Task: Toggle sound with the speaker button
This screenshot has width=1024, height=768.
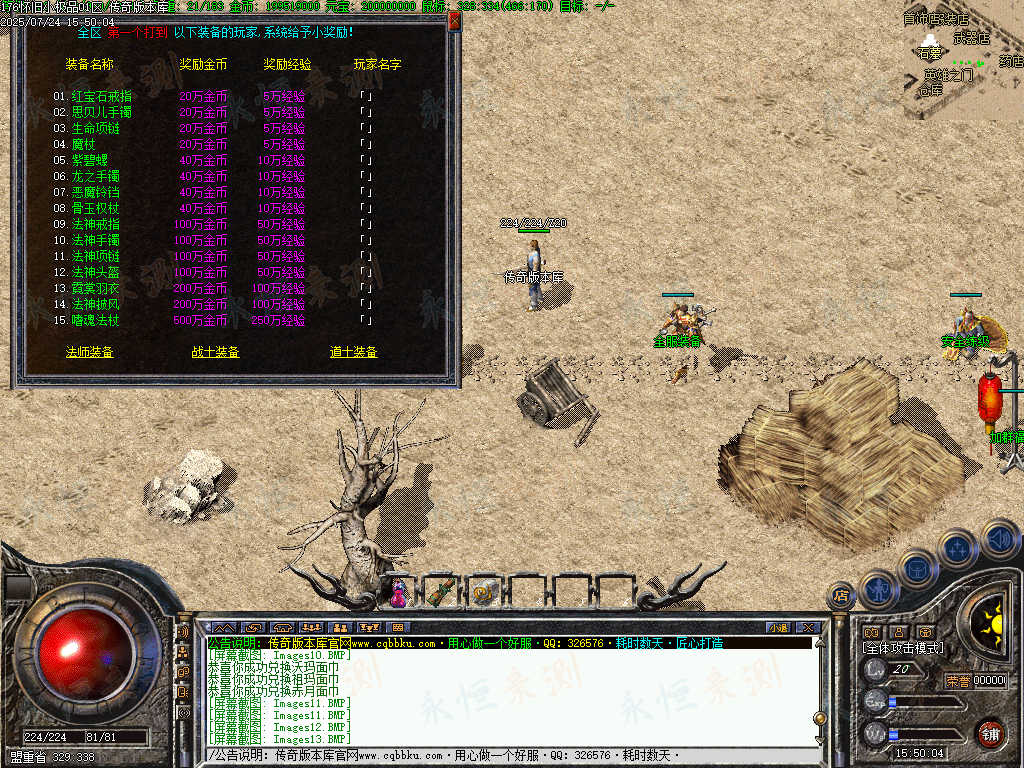Action: (x=999, y=539)
